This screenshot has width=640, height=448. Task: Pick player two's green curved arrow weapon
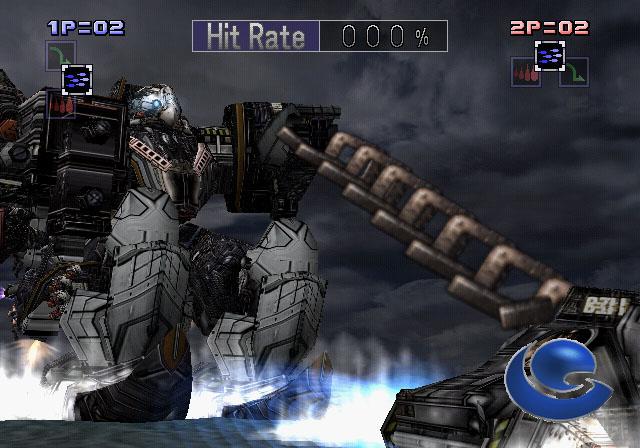point(574,72)
